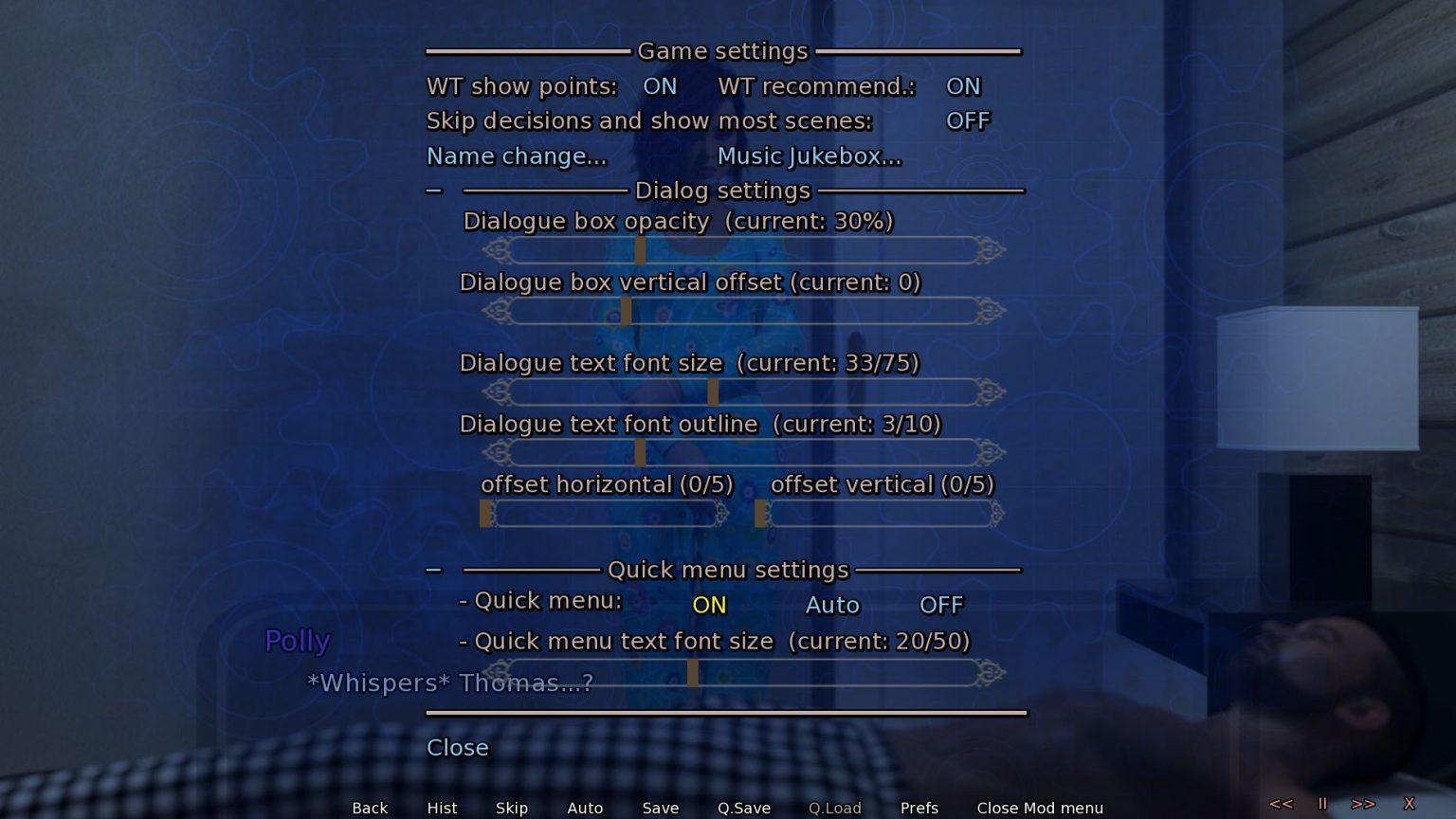Turn Quick menu OFF
This screenshot has height=819, width=1456.
coord(941,605)
